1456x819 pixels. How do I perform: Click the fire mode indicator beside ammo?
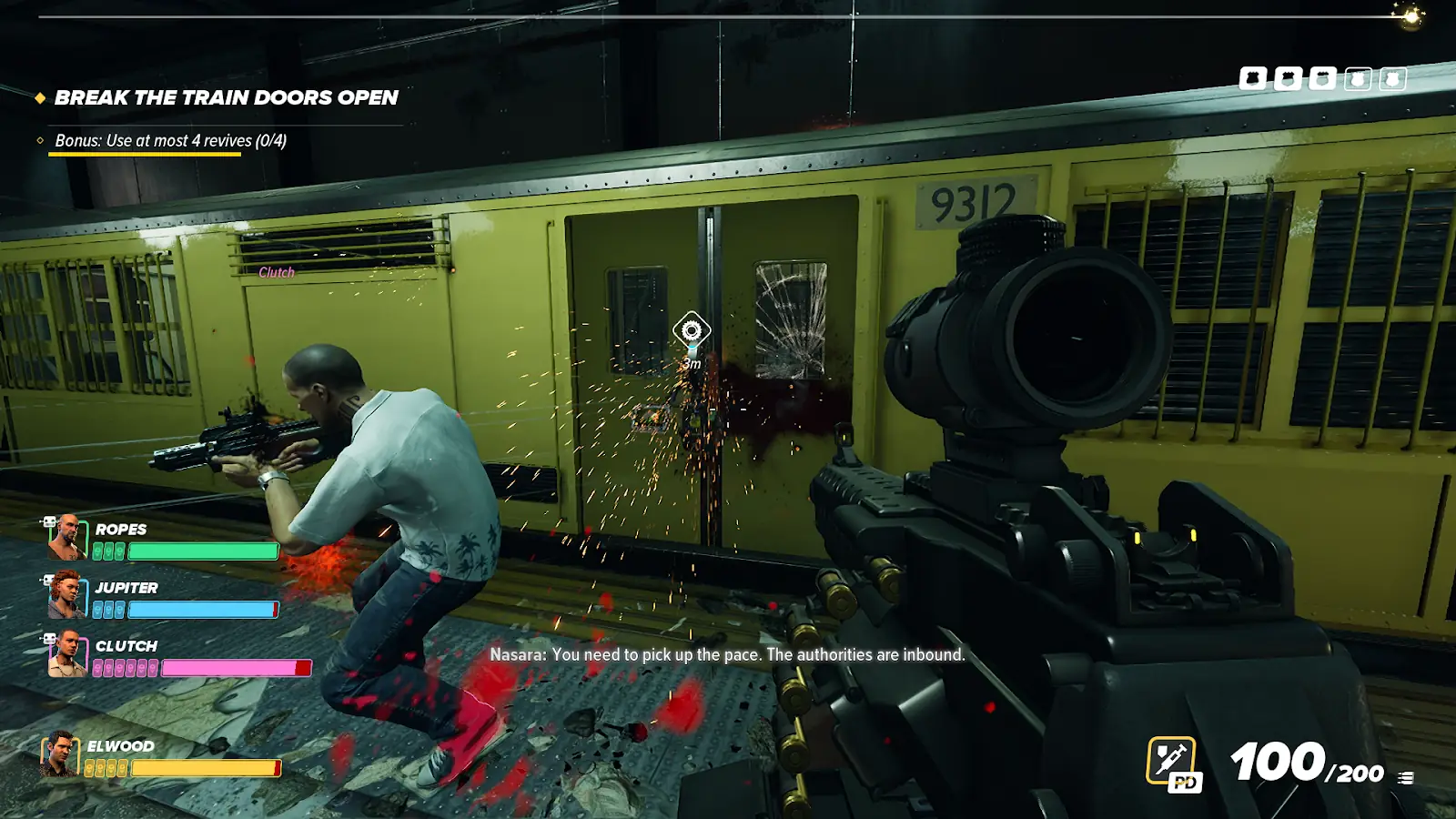pyautogui.click(x=1406, y=778)
